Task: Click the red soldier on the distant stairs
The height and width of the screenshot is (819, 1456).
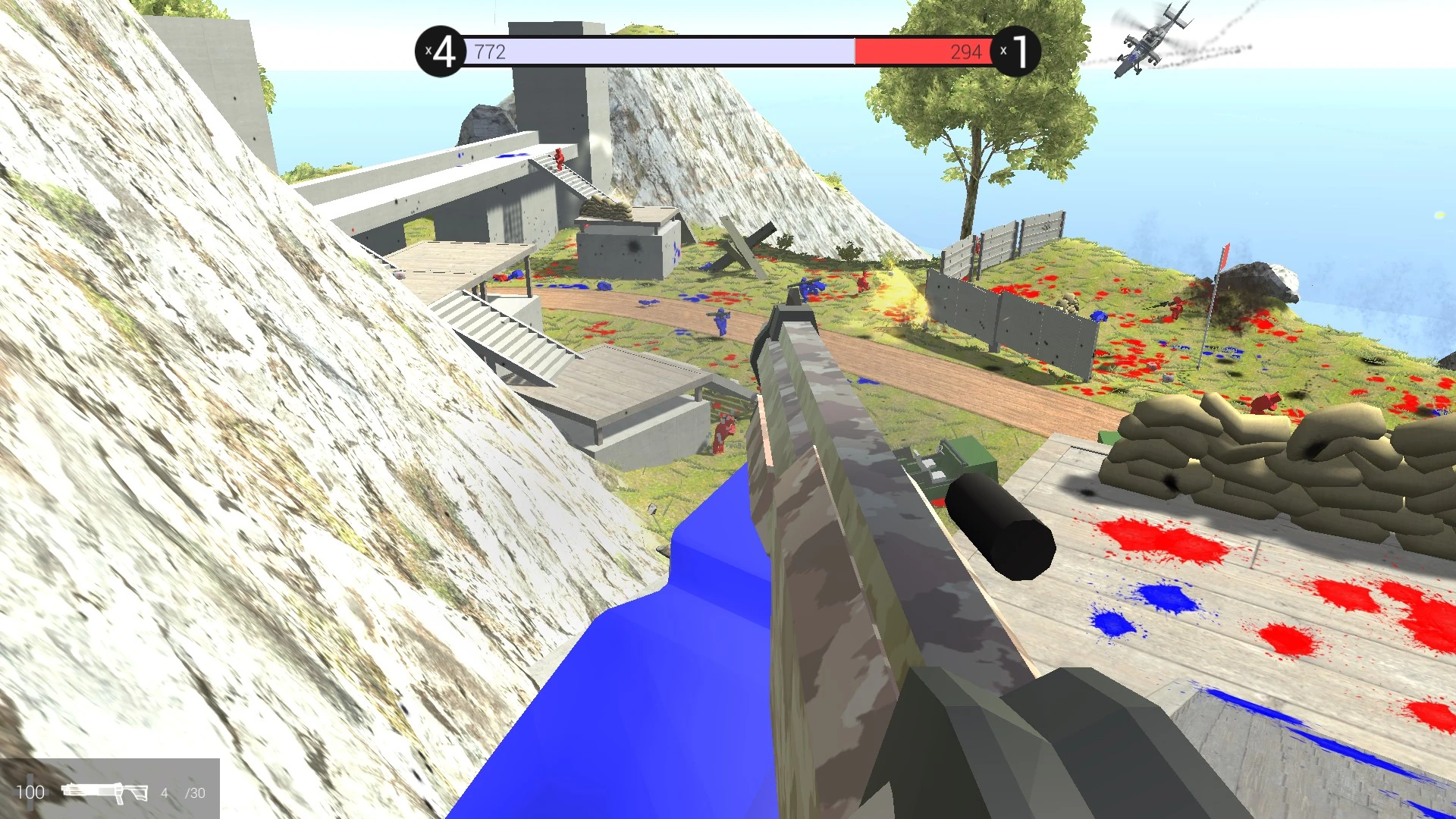Action: click(x=559, y=159)
